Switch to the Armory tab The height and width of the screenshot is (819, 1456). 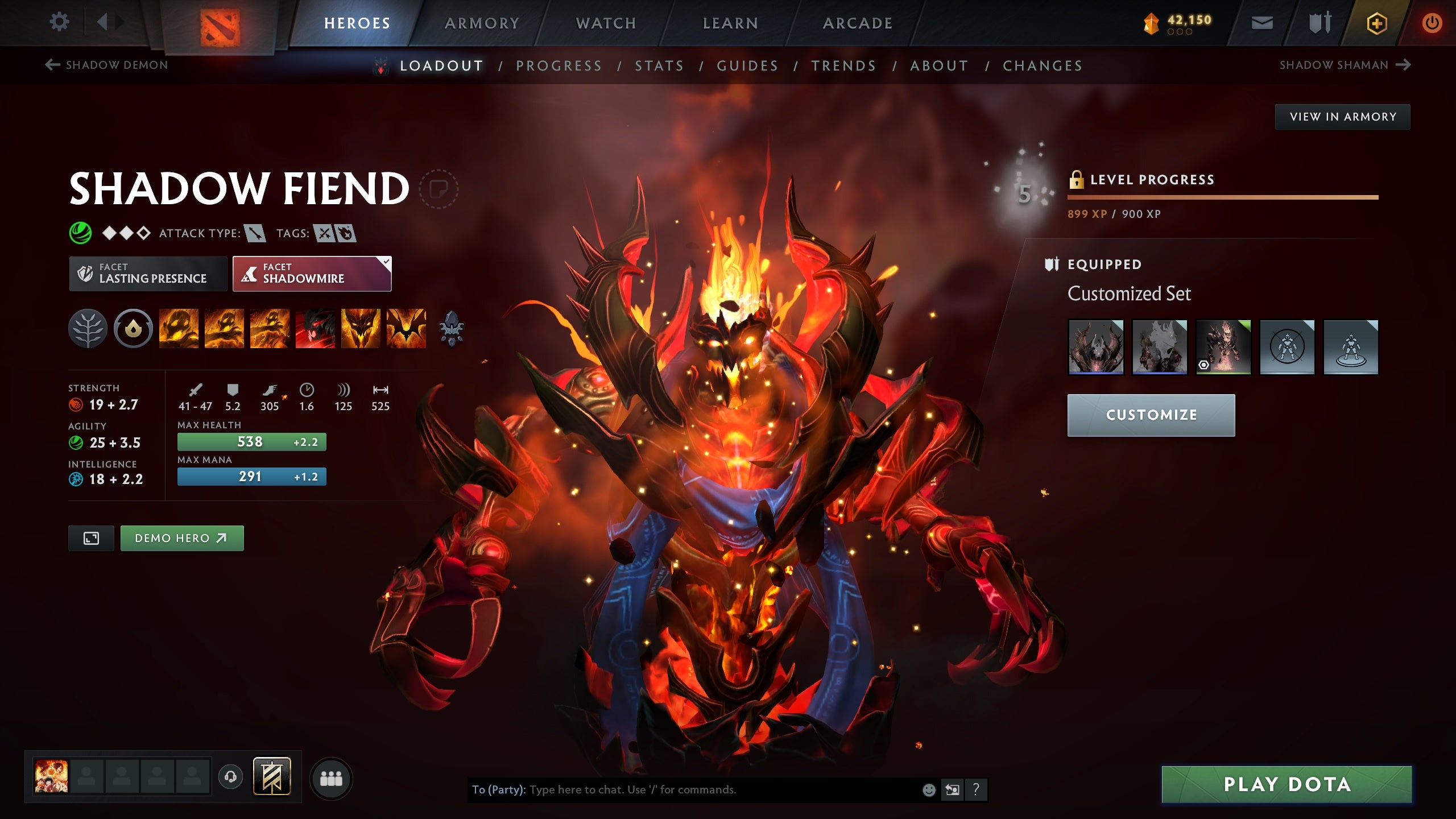click(482, 23)
